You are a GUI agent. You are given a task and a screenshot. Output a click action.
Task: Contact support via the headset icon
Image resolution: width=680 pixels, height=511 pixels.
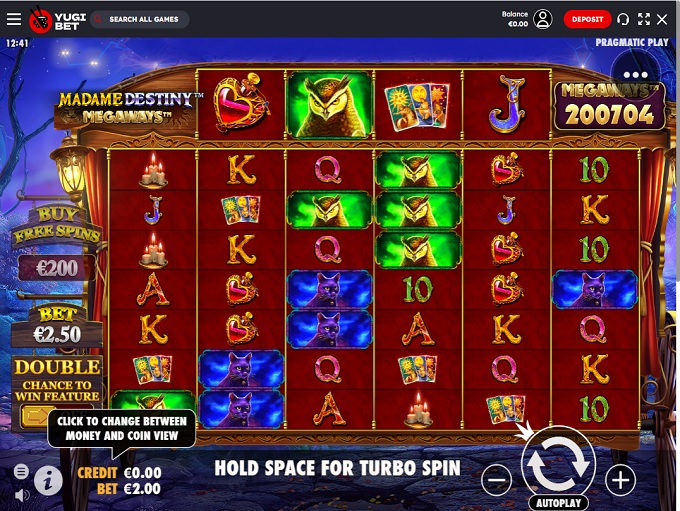coord(624,19)
